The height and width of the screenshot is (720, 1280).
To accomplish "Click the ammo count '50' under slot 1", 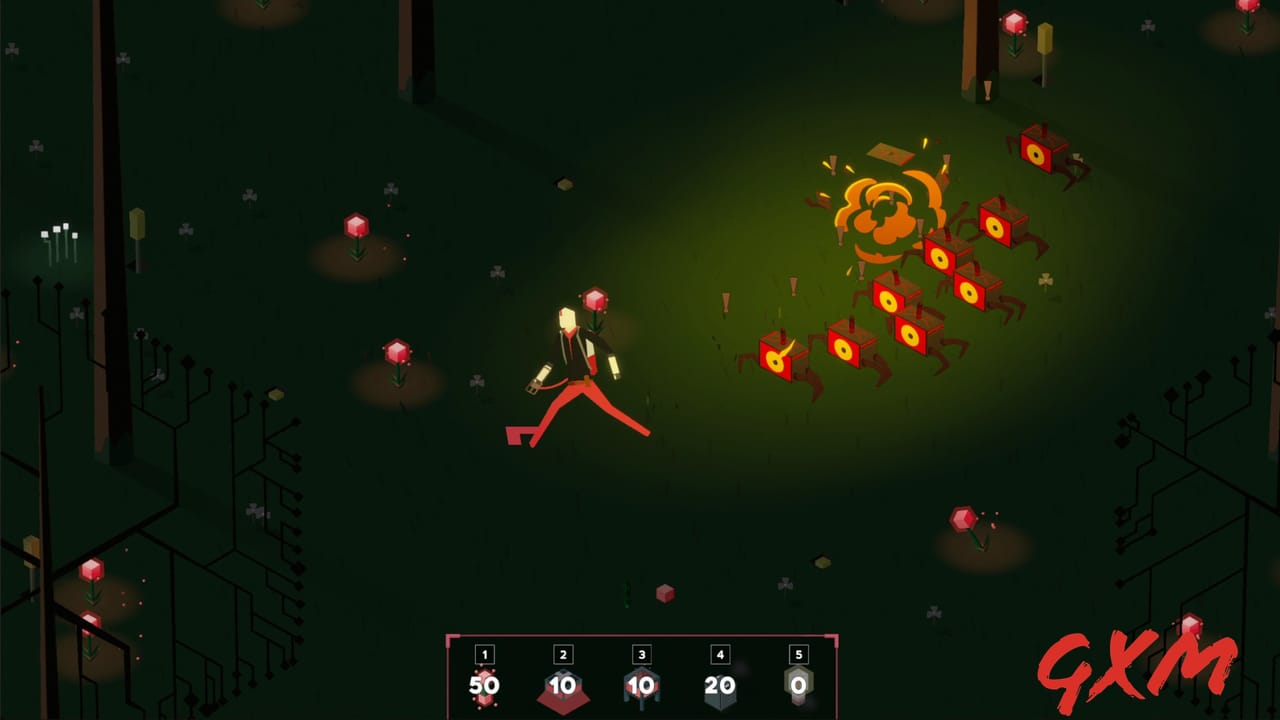I will [x=484, y=687].
